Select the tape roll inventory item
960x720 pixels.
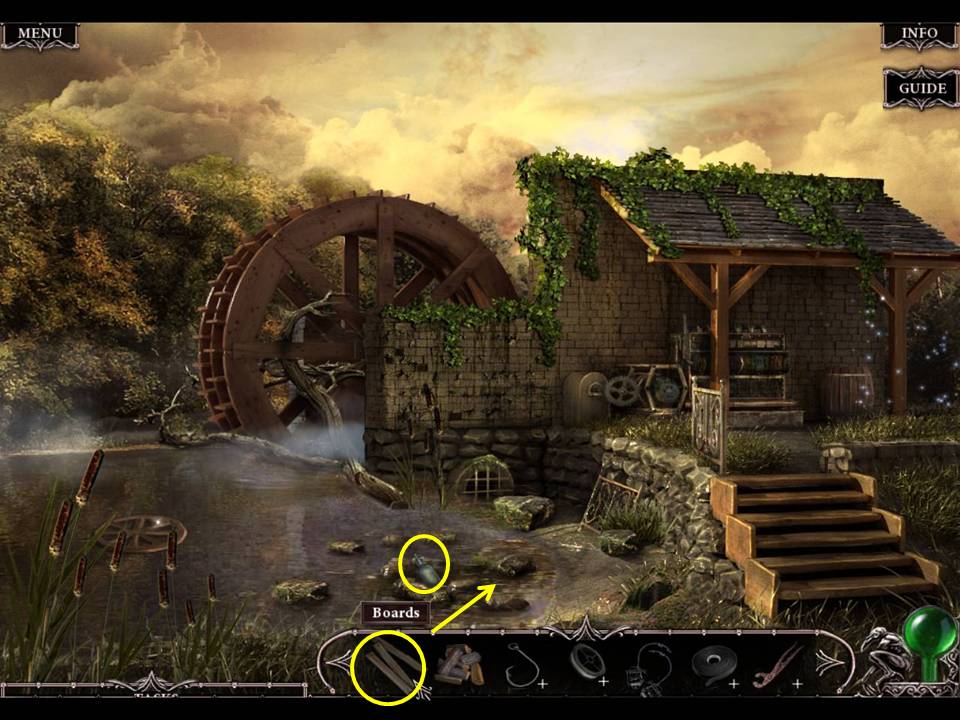712,664
